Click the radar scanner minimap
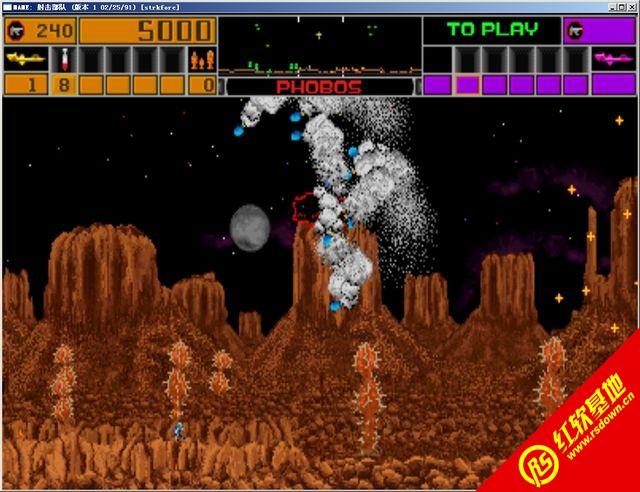 pos(319,47)
